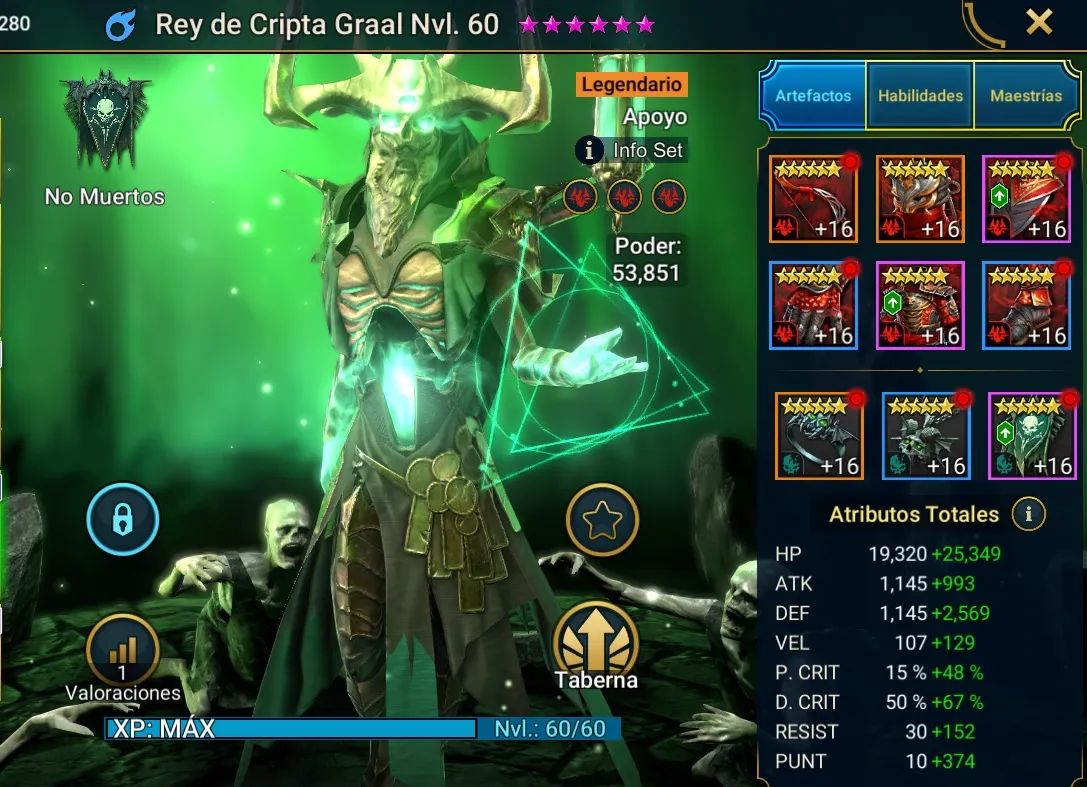This screenshot has width=1087, height=787.
Task: Select the equipped bow weapon artifact
Action: tap(813, 198)
